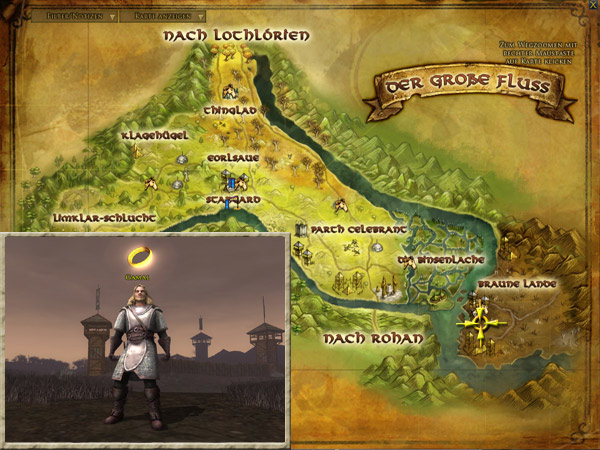Screen dimensions: 600x450
Task: Select the Parth Celebrant area label
Action: 359,229
